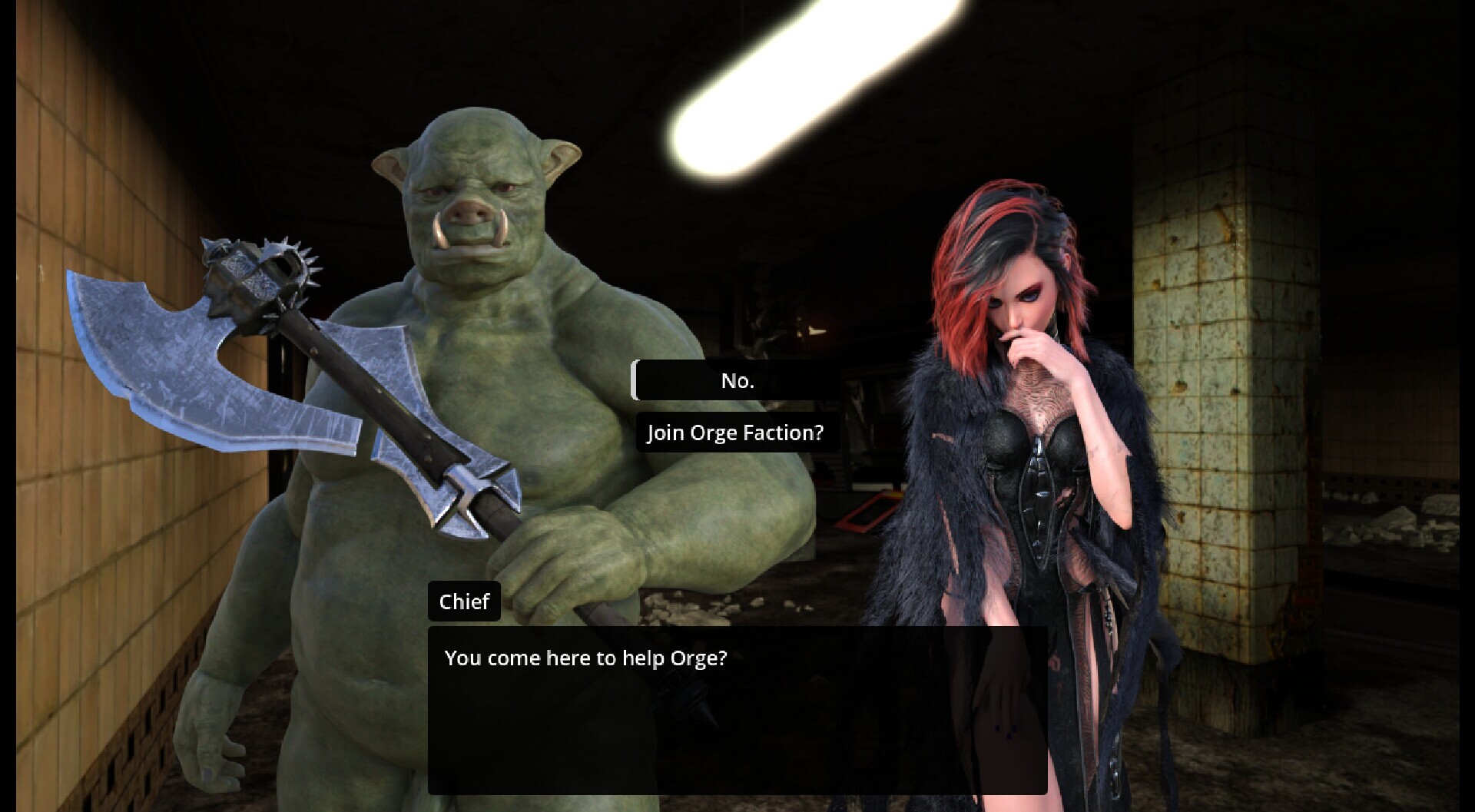Choose the "No." dialogue reply
This screenshot has width=1475, height=812.
(736, 381)
